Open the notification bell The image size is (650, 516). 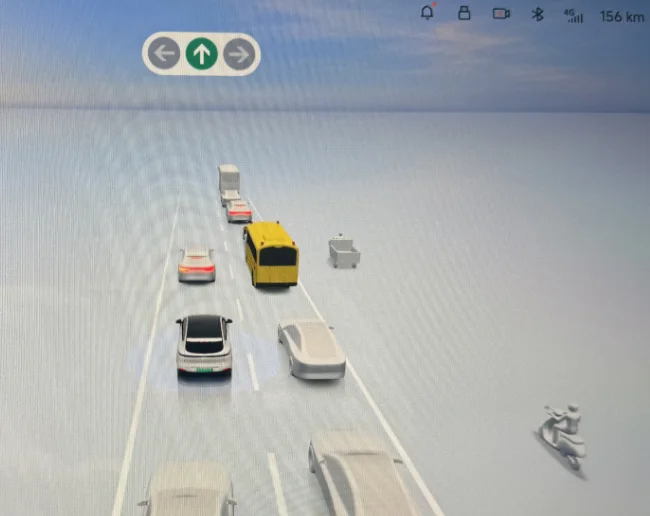(x=428, y=14)
